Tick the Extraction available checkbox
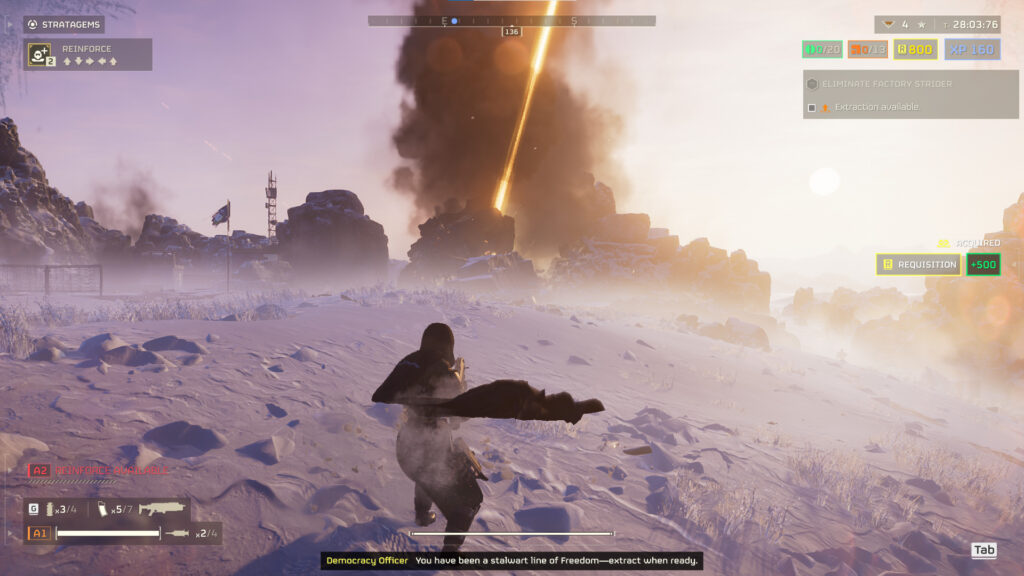 click(x=812, y=107)
